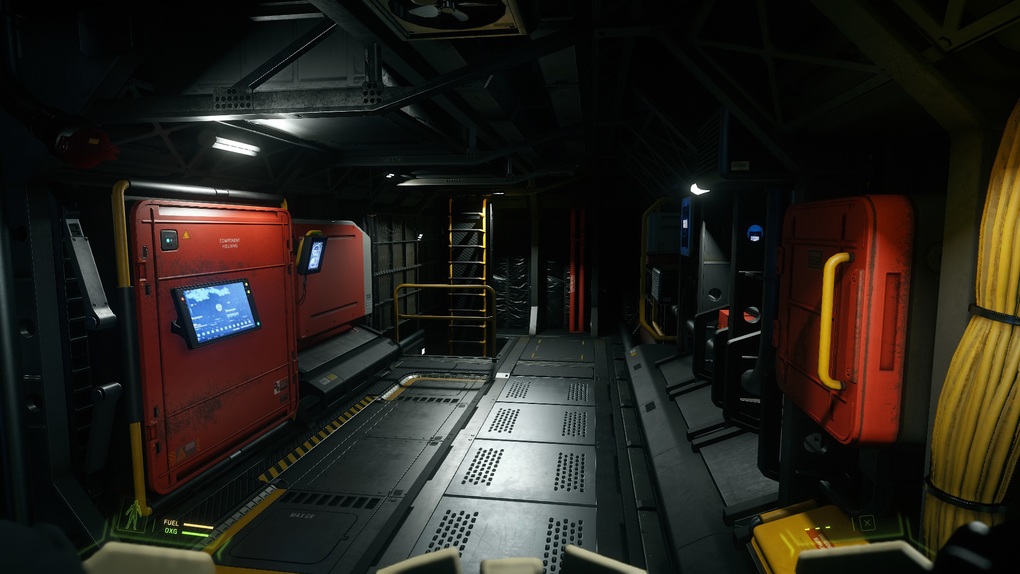
Task: Click the green body status figure icon
Action: [133, 515]
